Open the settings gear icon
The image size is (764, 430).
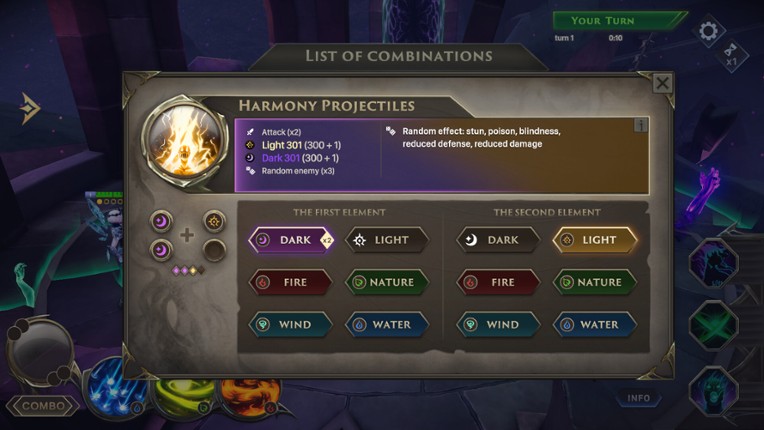click(x=709, y=31)
